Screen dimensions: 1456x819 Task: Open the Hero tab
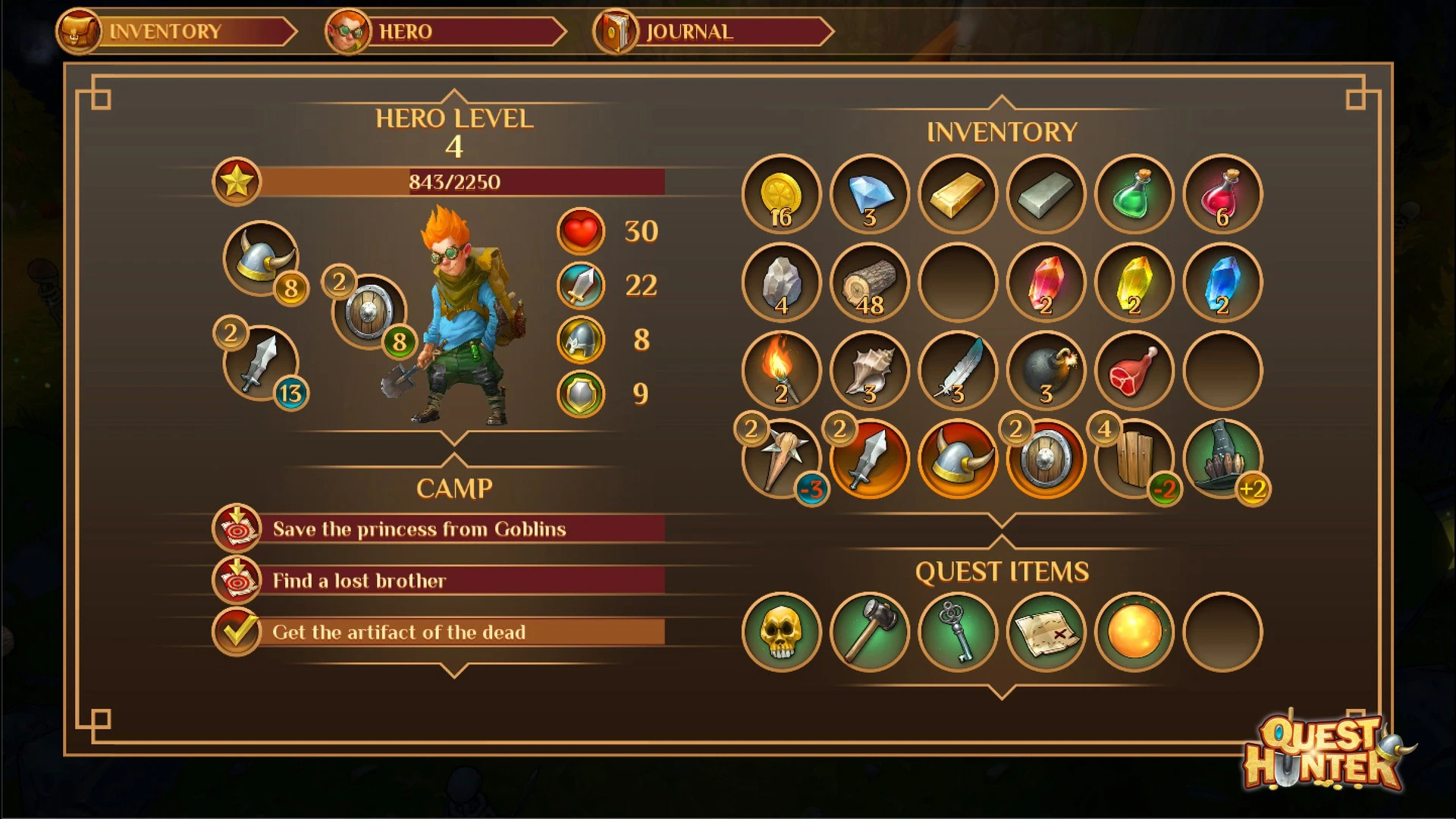tap(446, 32)
